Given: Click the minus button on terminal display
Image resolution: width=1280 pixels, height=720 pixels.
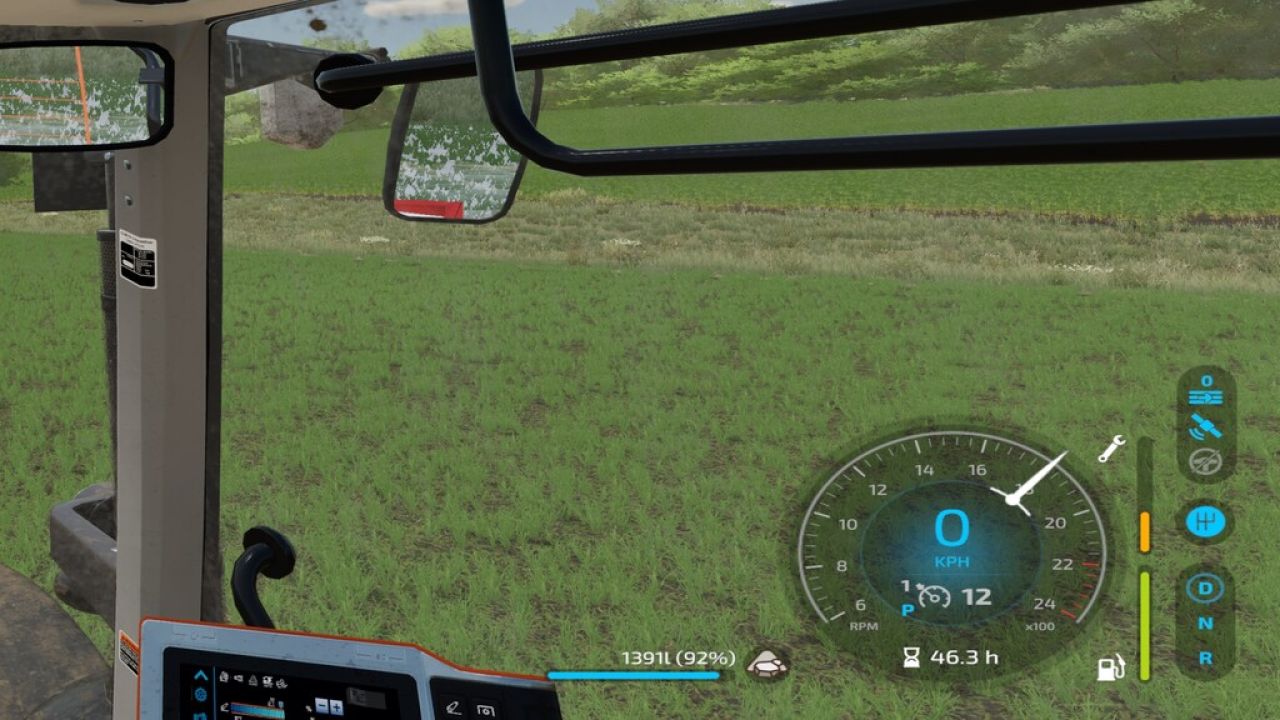Looking at the screenshot, I should click(x=320, y=708).
